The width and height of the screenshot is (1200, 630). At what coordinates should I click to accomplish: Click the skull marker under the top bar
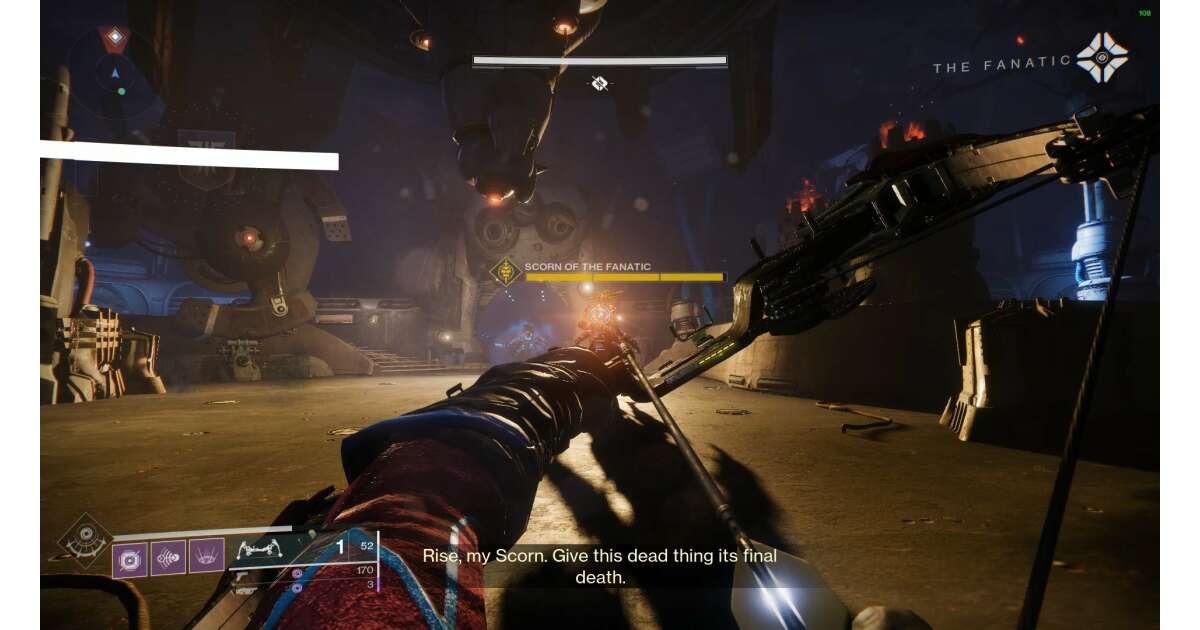point(599,84)
